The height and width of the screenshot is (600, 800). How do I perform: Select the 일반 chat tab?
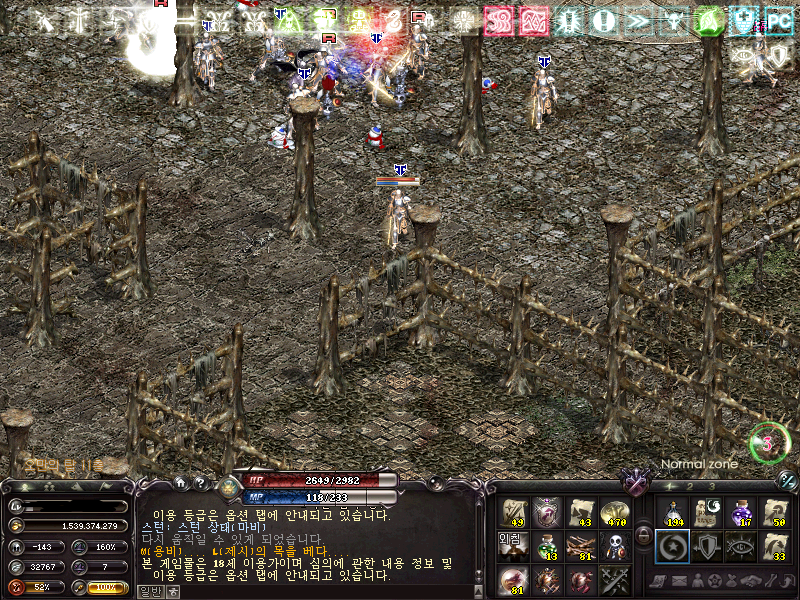point(149,592)
